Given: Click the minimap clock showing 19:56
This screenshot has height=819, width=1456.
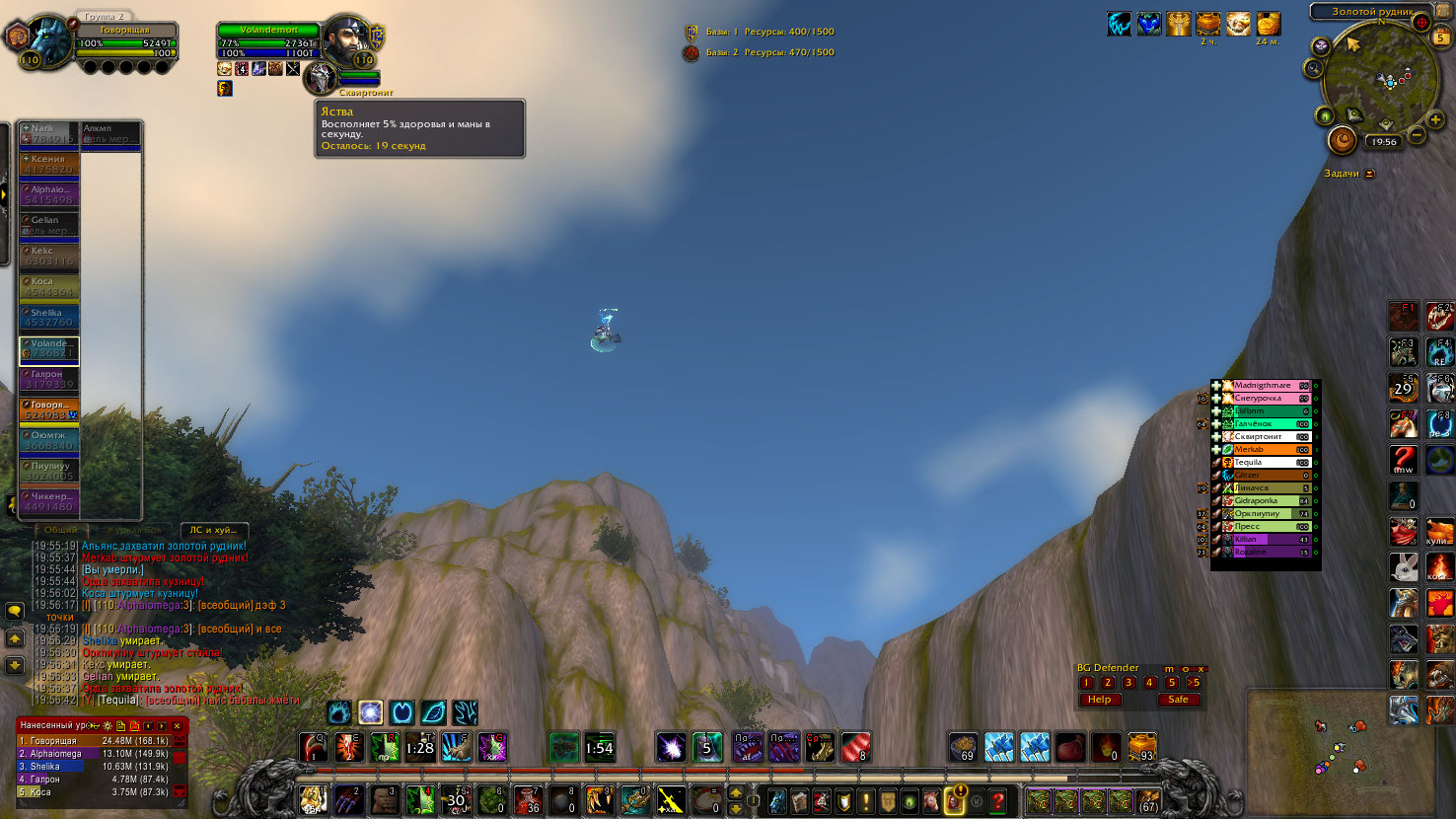Looking at the screenshot, I should tap(1384, 142).
